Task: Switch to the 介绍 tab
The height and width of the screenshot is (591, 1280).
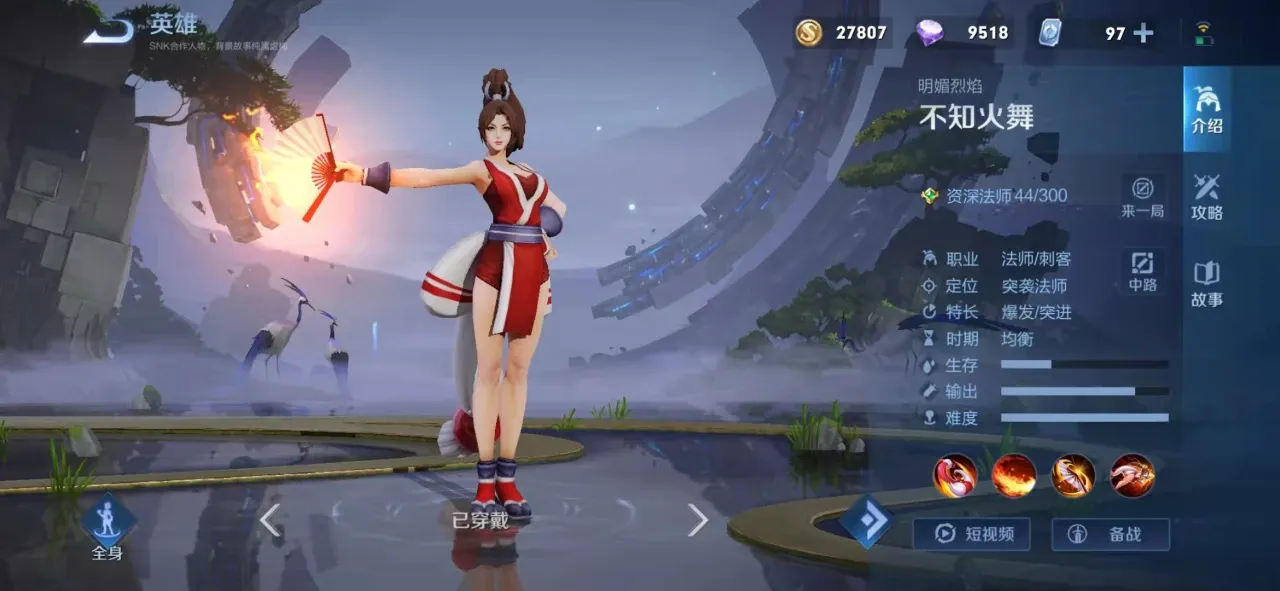Action: click(x=1207, y=109)
